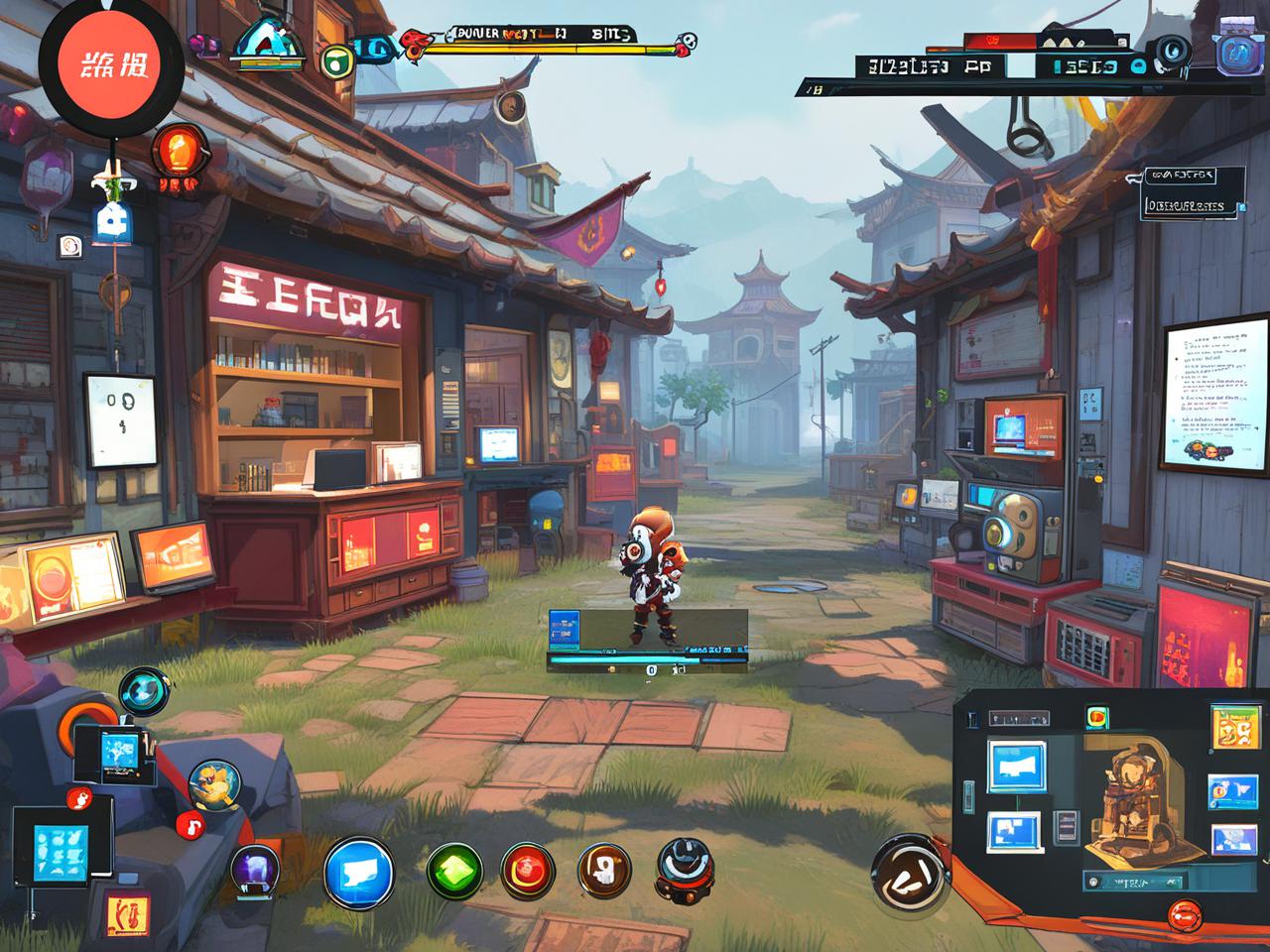The width and height of the screenshot is (1270, 952).
Task: Select the teal swirl orb icon
Action: (x=145, y=690)
